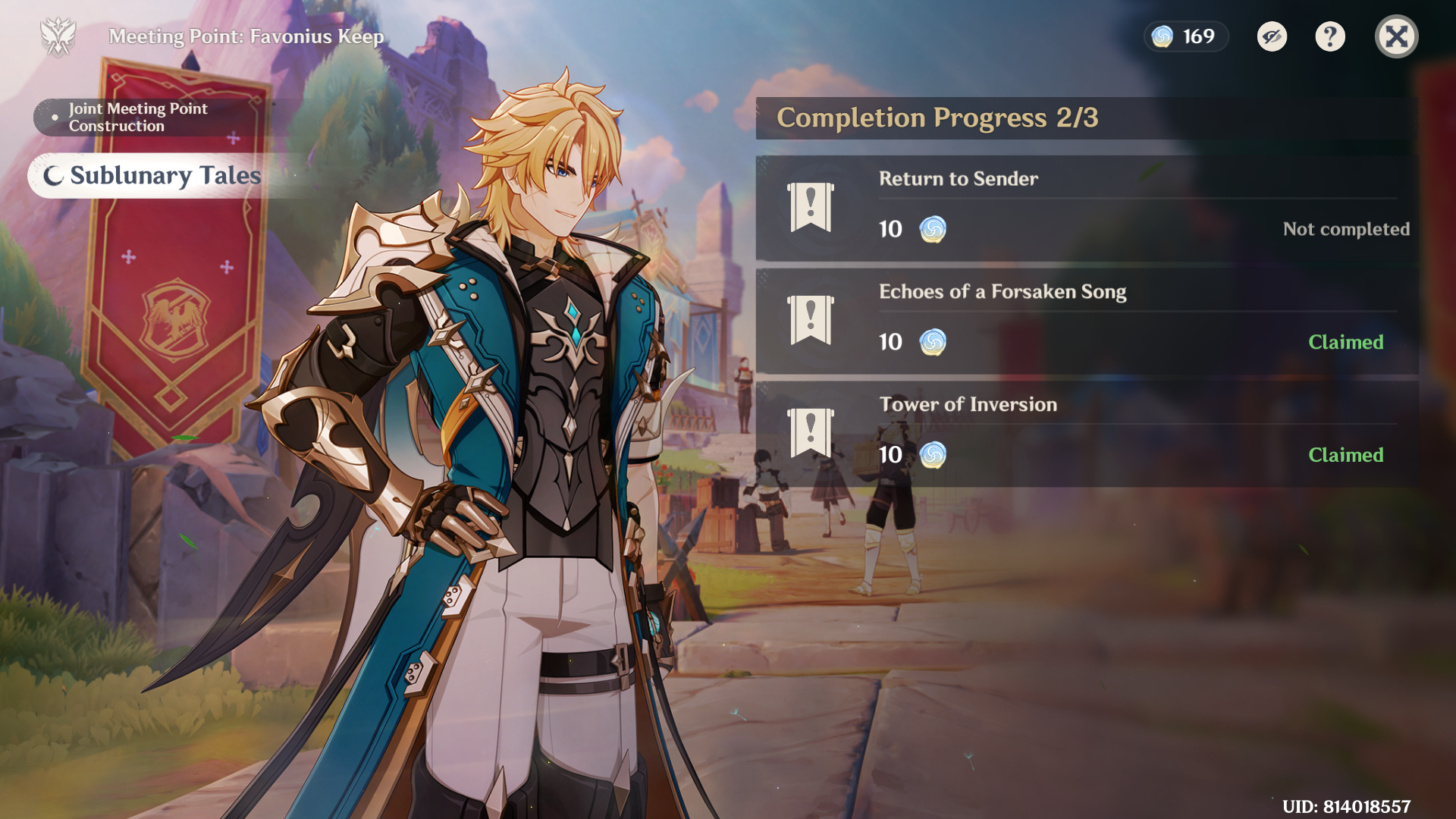Toggle the hide interface eye icon
This screenshot has width=1456, height=819.
tap(1272, 36)
